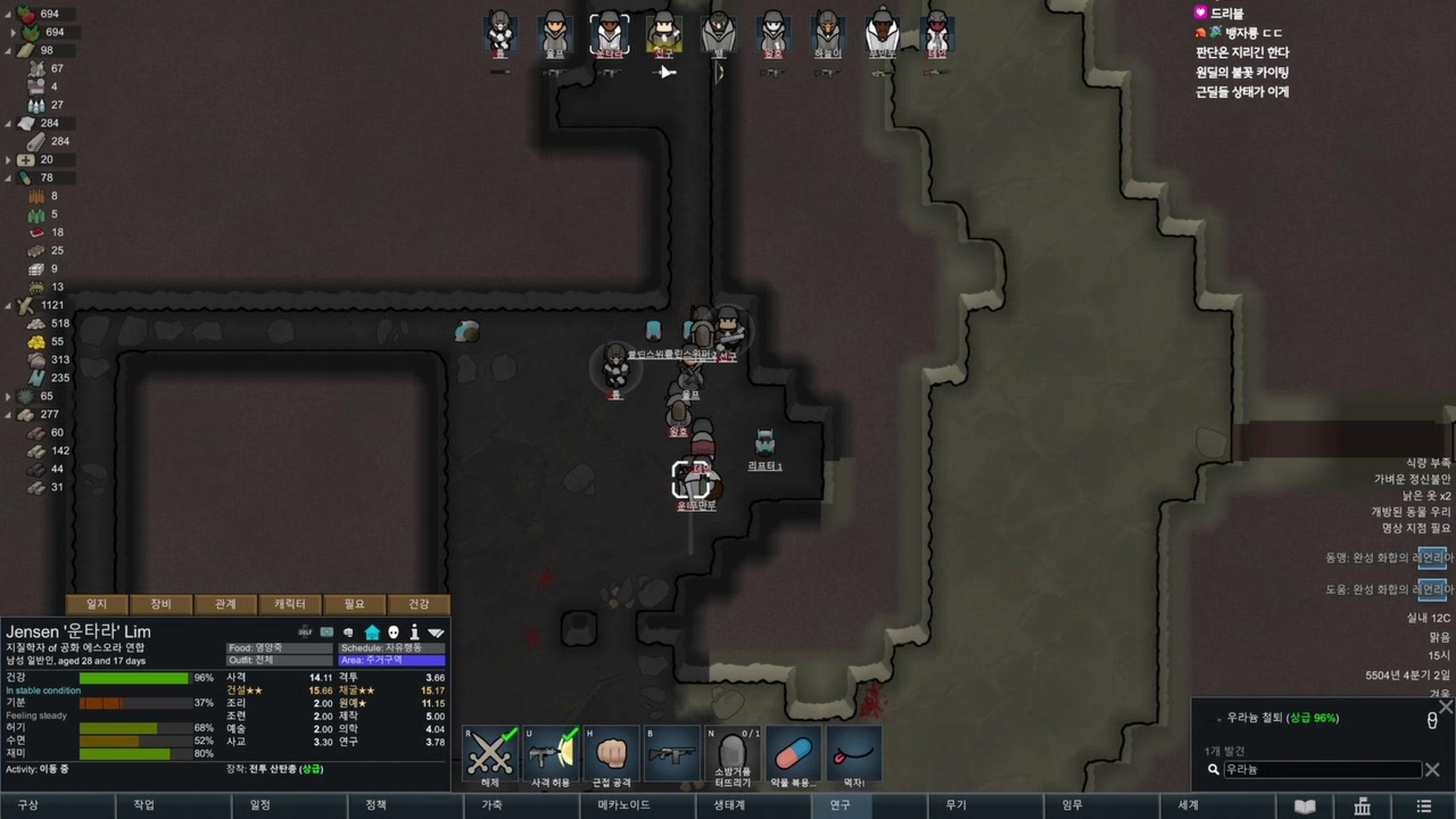The width and height of the screenshot is (1456, 819).
Task: Open the 작업 (Work) tab
Action: click(x=144, y=805)
